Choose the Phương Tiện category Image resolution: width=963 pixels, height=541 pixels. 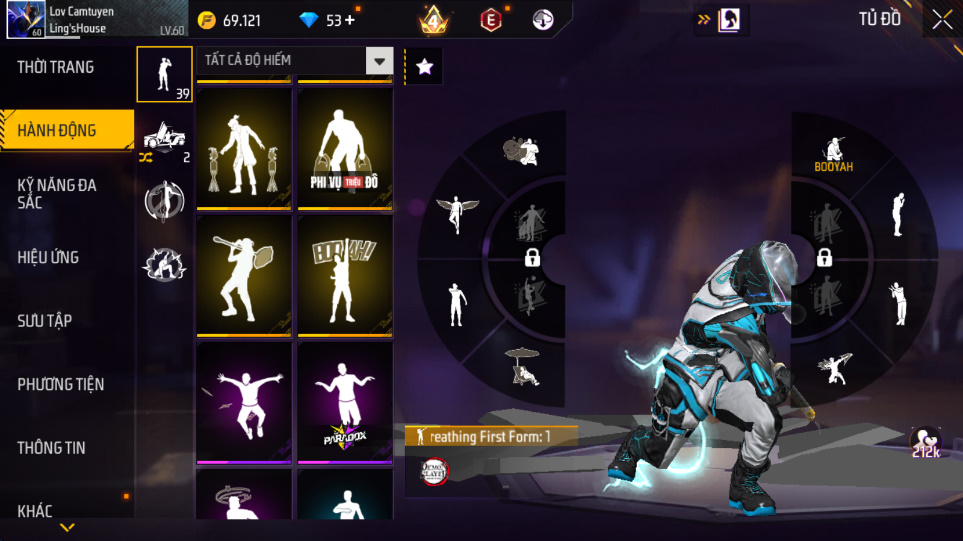[60, 384]
